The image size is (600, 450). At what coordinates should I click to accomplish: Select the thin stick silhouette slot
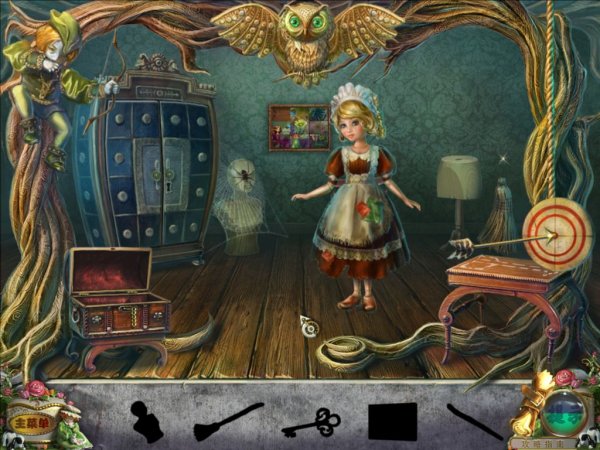click(474, 421)
